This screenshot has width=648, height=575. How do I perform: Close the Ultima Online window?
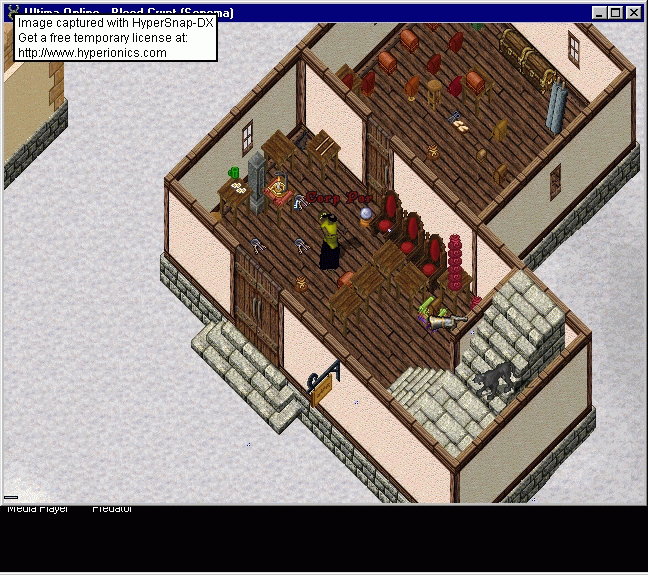(634, 13)
